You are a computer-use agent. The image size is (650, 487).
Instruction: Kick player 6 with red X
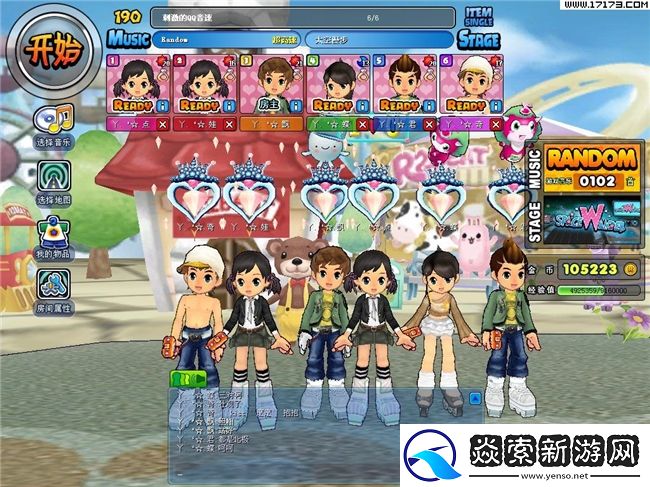tap(496, 124)
